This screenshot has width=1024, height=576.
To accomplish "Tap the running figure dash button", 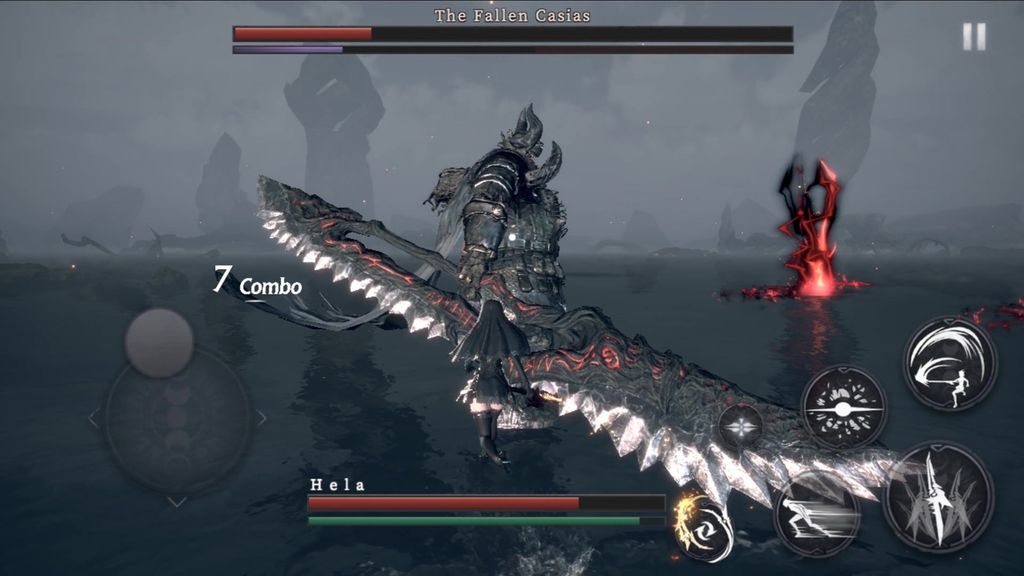I will tap(816, 516).
